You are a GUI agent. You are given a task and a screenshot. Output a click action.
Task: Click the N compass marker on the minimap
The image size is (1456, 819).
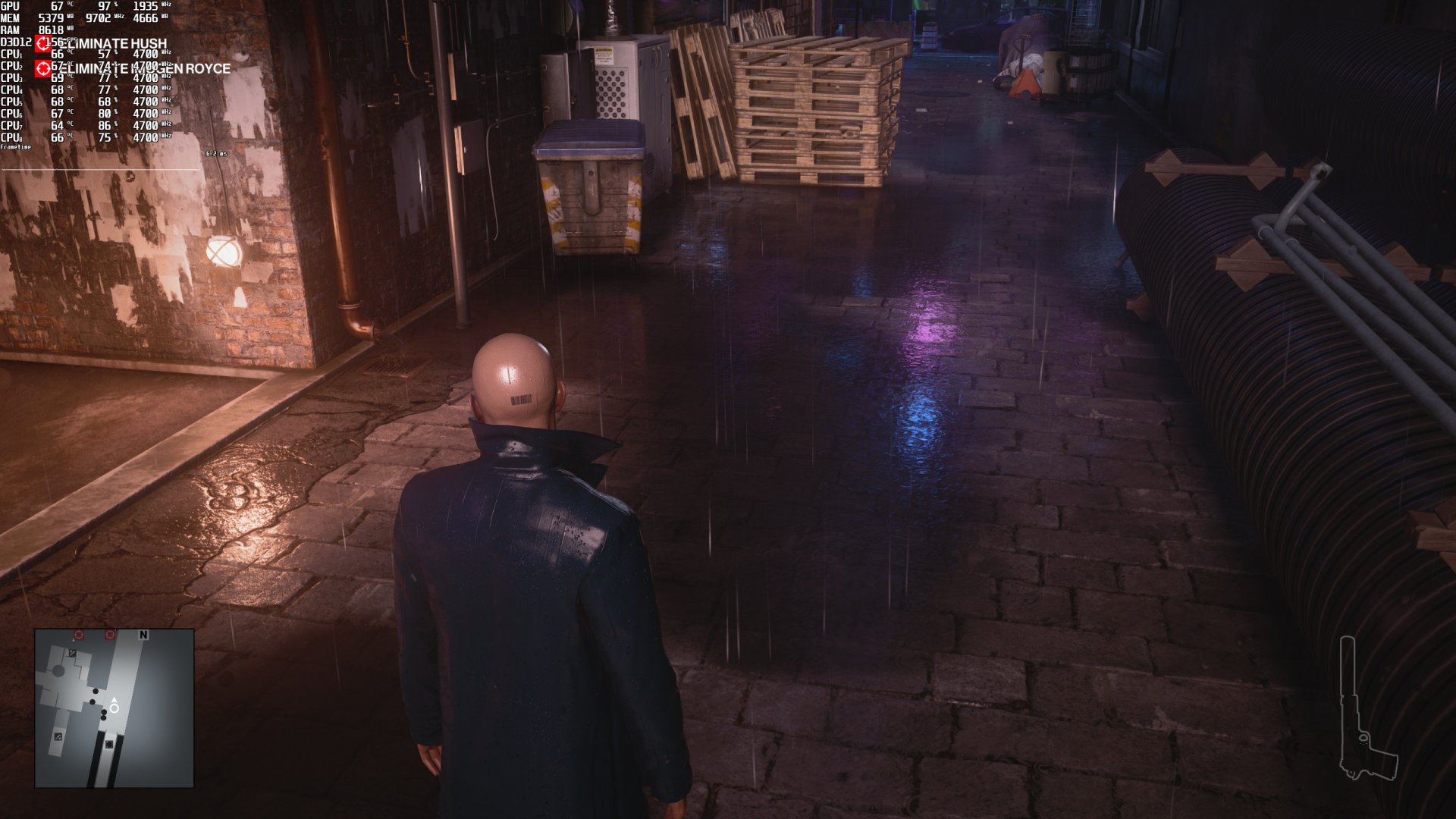pyautogui.click(x=143, y=634)
